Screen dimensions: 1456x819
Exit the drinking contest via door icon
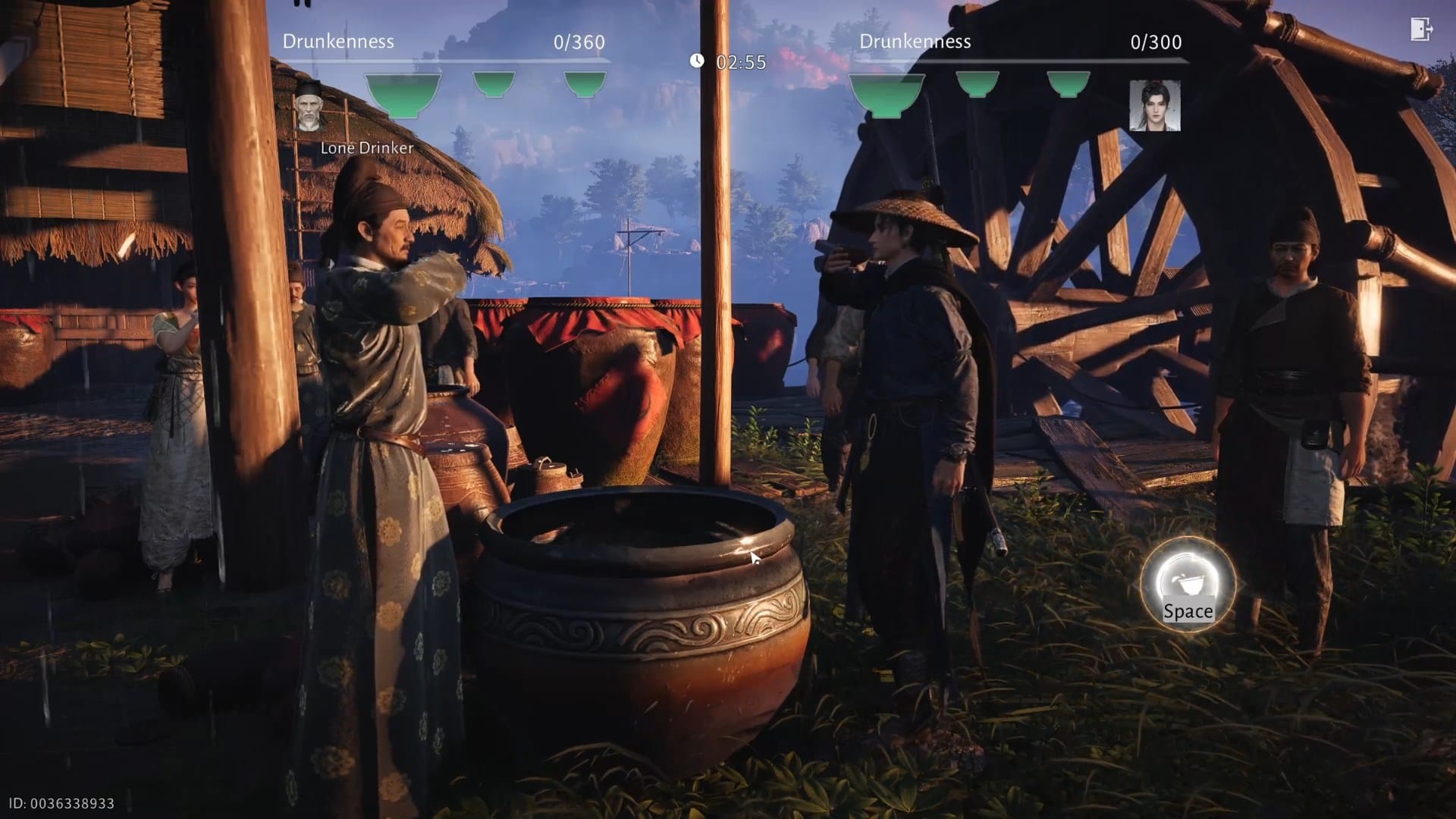tap(1420, 30)
